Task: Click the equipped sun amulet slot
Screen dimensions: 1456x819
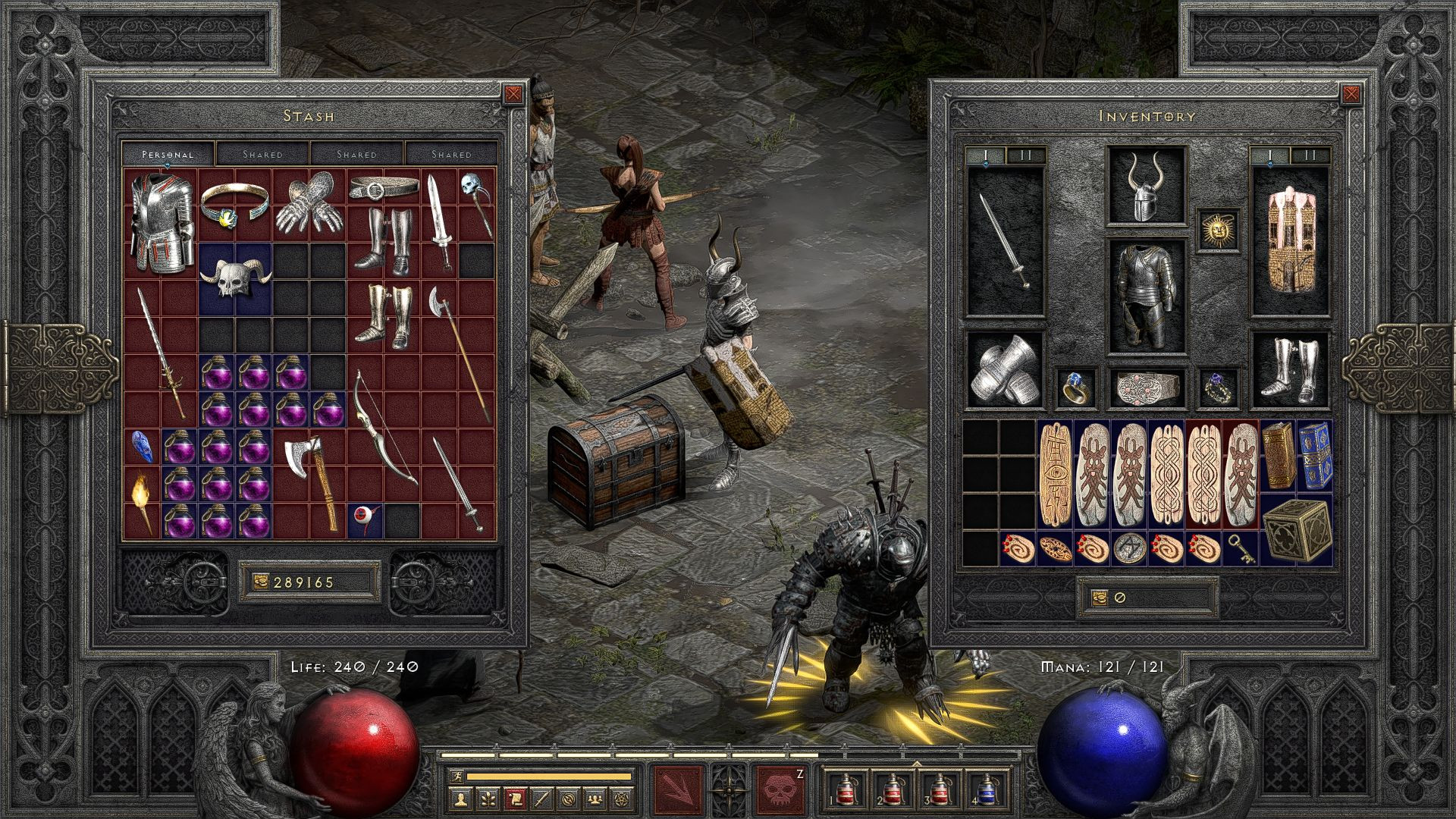Action: pyautogui.click(x=1219, y=230)
